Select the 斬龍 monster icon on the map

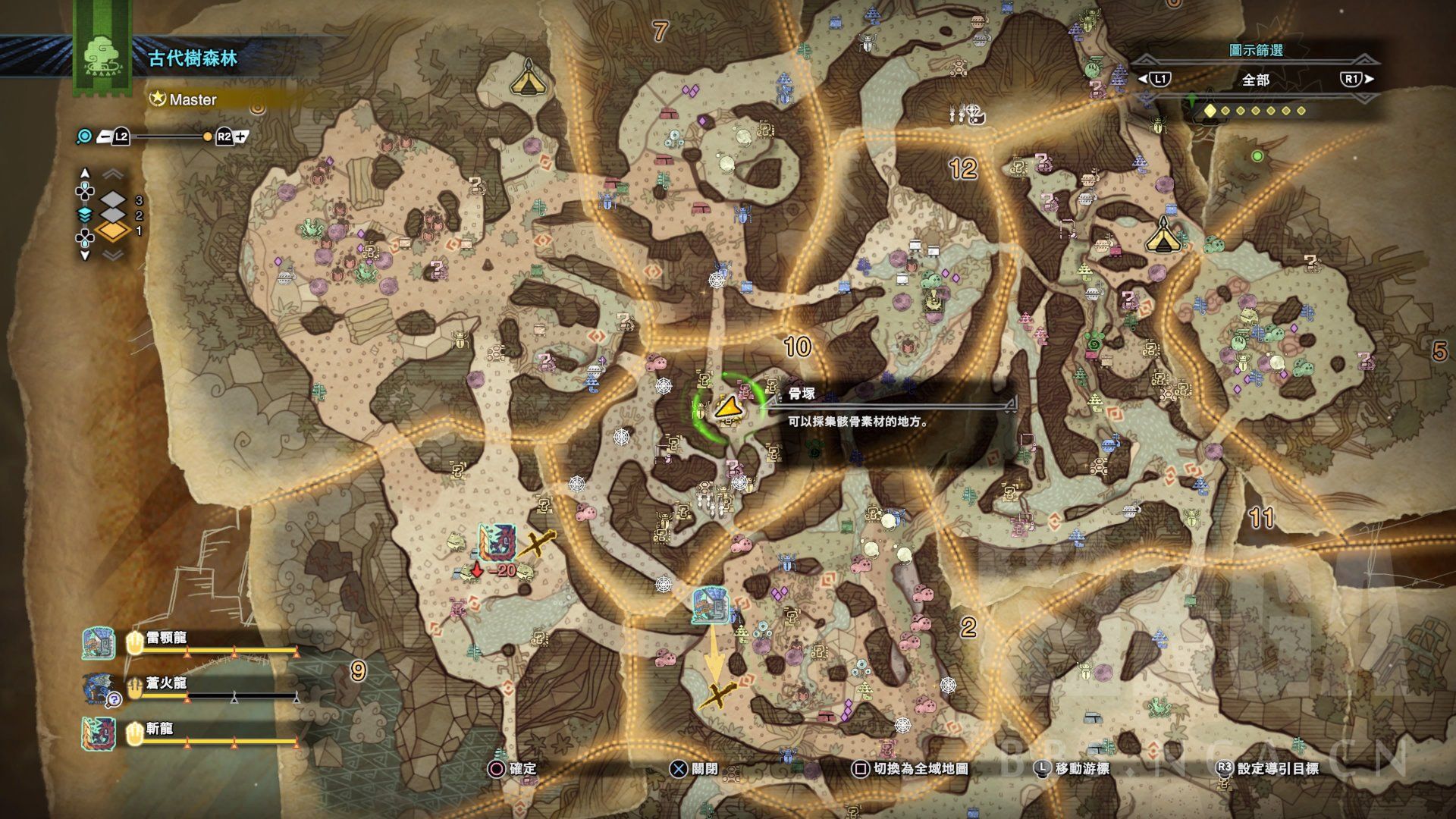pos(497,544)
